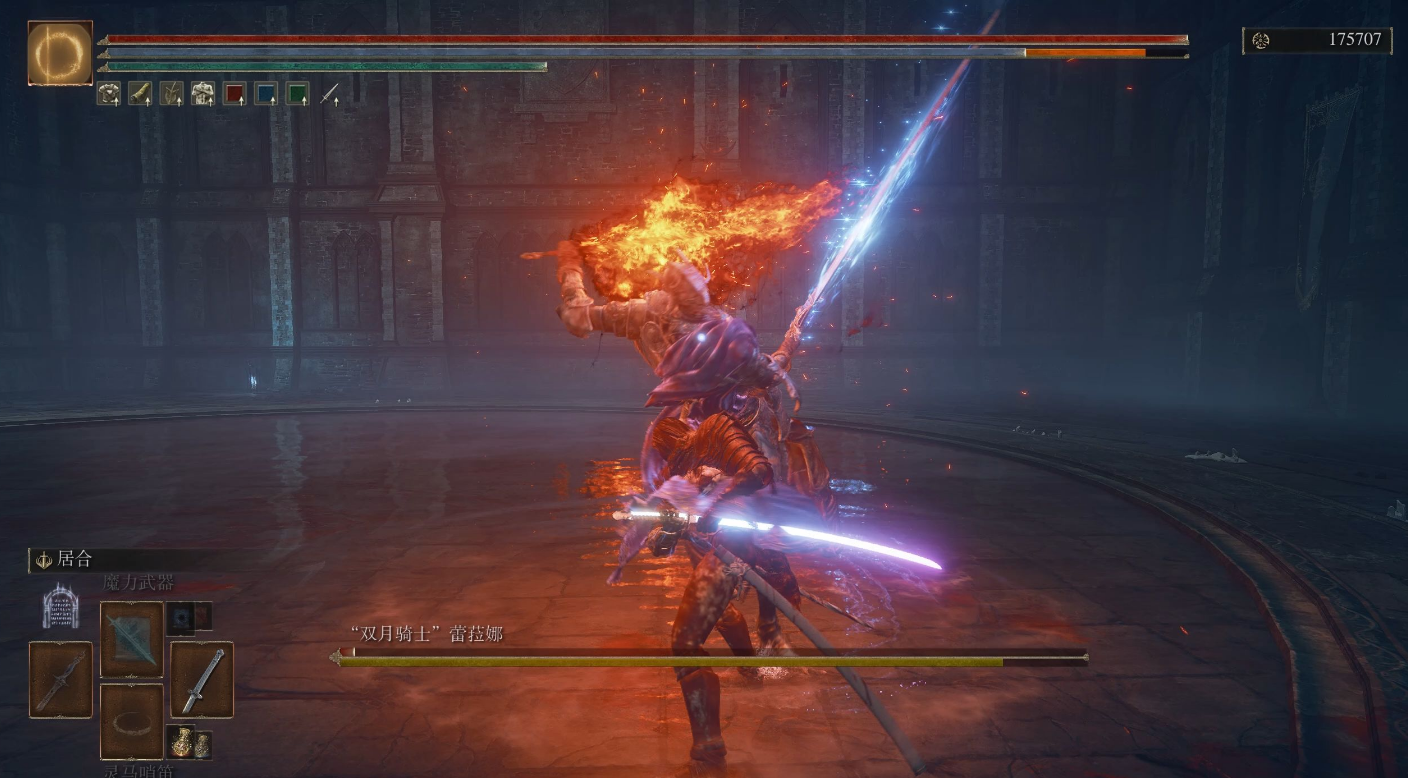1408x778 pixels.
Task: Use the Spectral Steed Whistle ring slot
Action: pos(131,721)
